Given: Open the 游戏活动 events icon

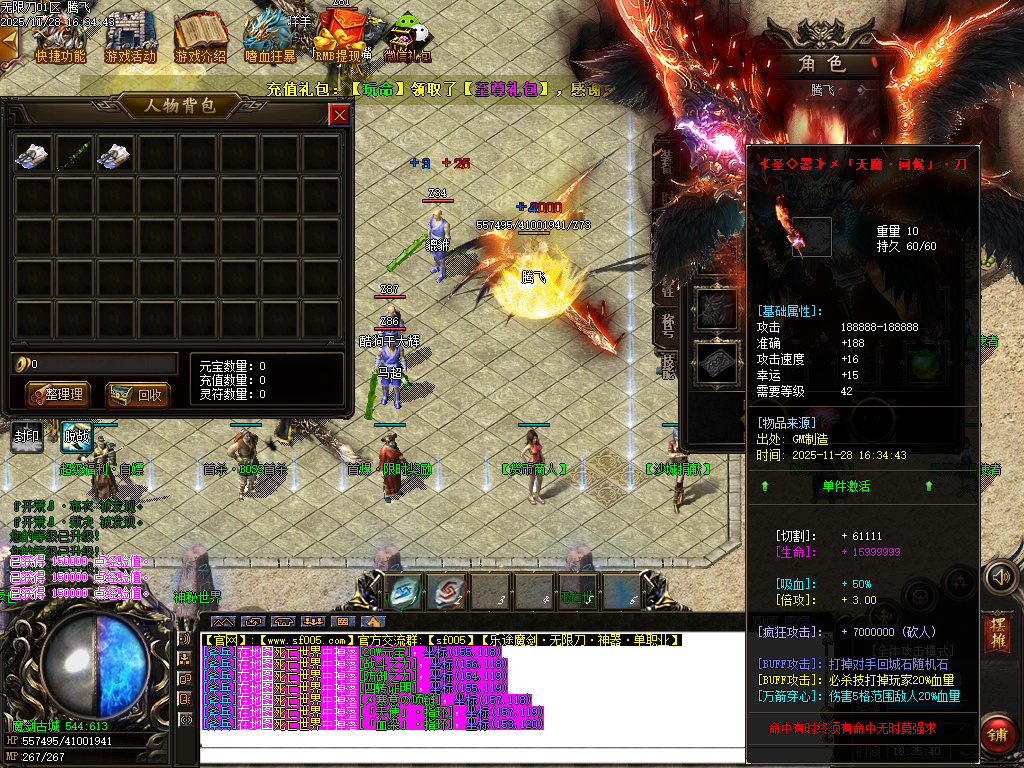Looking at the screenshot, I should click(130, 40).
